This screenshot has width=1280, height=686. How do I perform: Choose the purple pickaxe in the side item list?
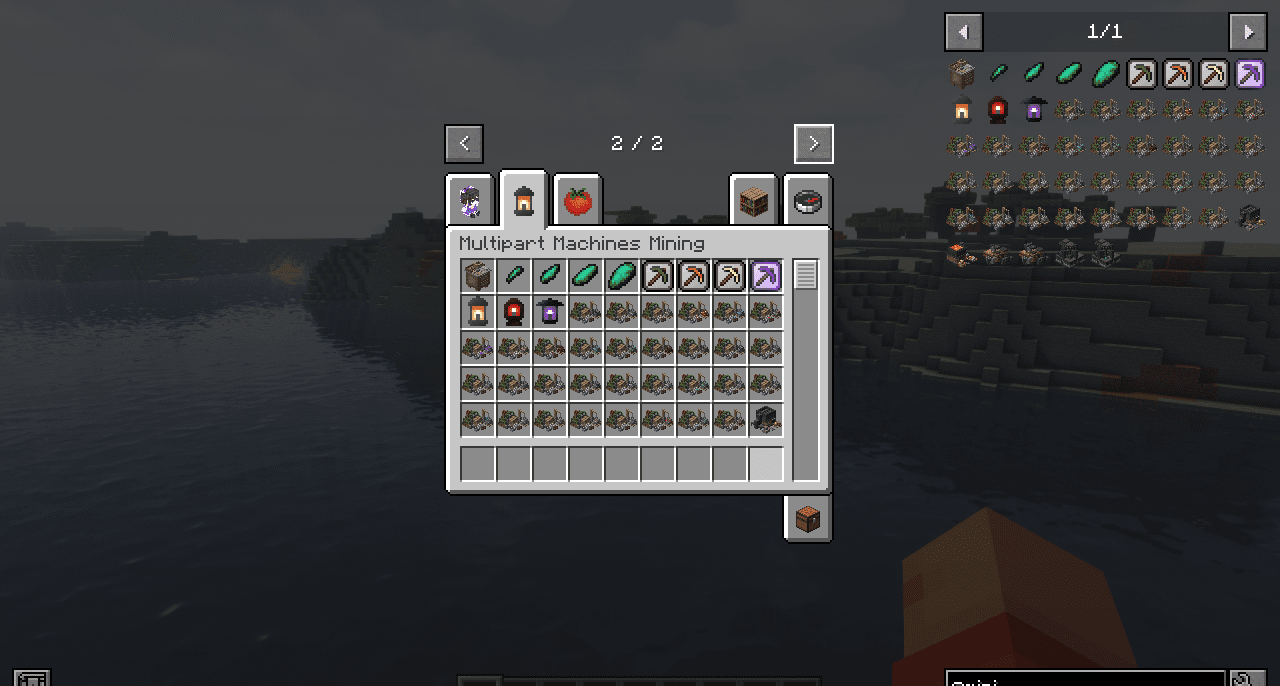[x=1249, y=74]
